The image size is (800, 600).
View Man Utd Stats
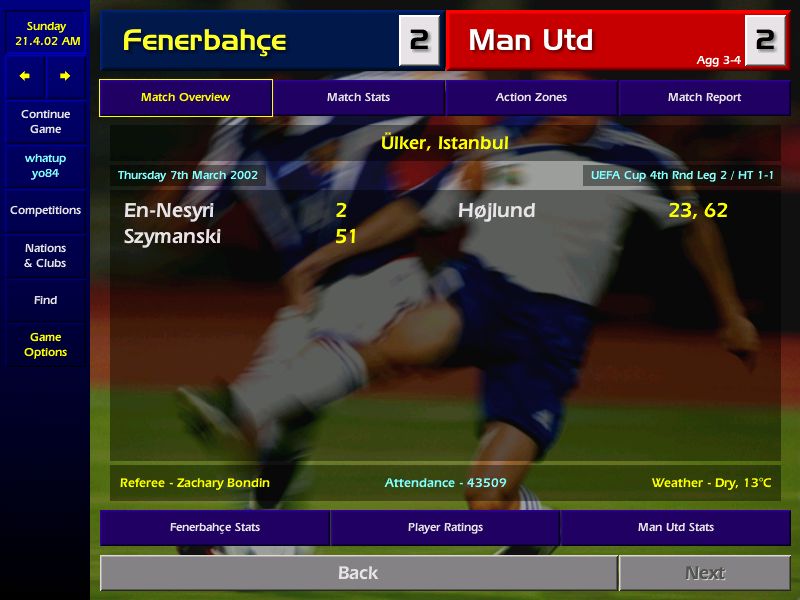(675, 527)
